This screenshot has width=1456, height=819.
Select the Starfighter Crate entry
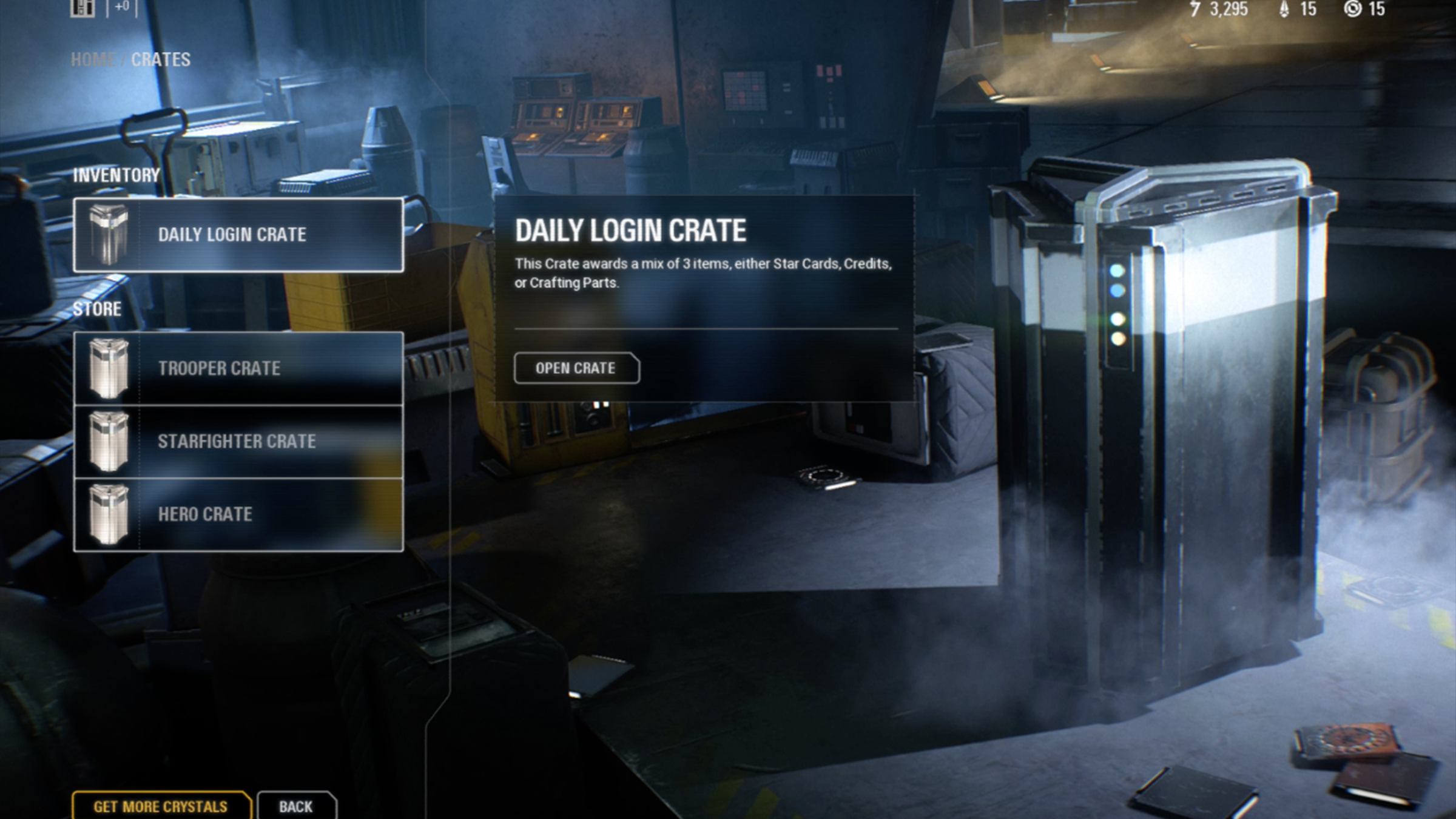click(x=238, y=441)
